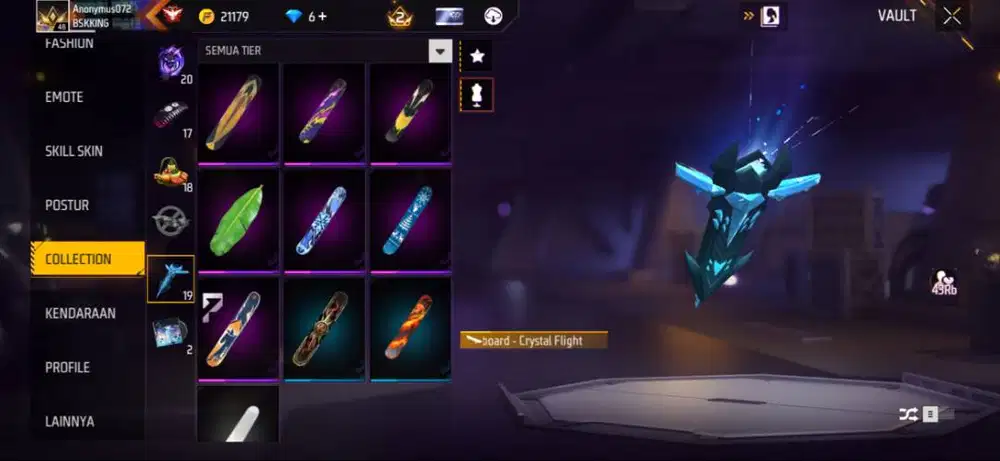Switch to the Kendaraan category
This screenshot has height=461, width=1000.
pos(80,313)
